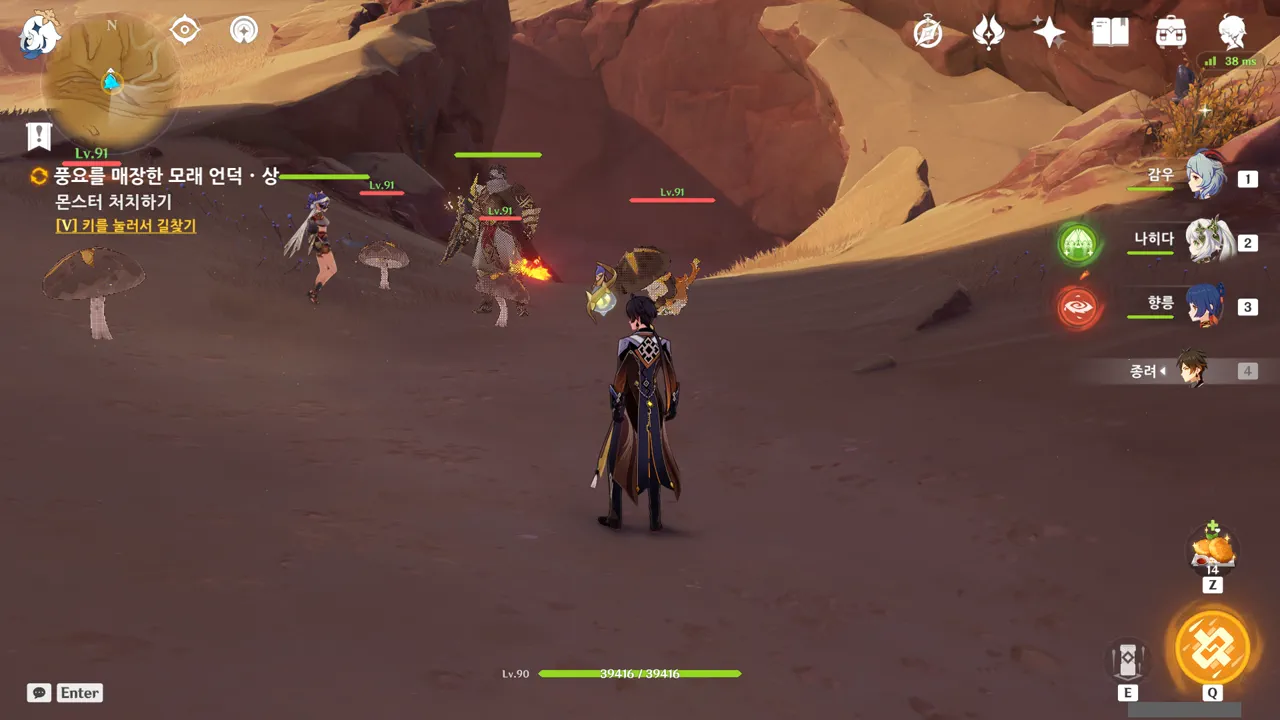The height and width of the screenshot is (720, 1280).
Task: Switch to party member 향릉
Action: coord(1205,305)
